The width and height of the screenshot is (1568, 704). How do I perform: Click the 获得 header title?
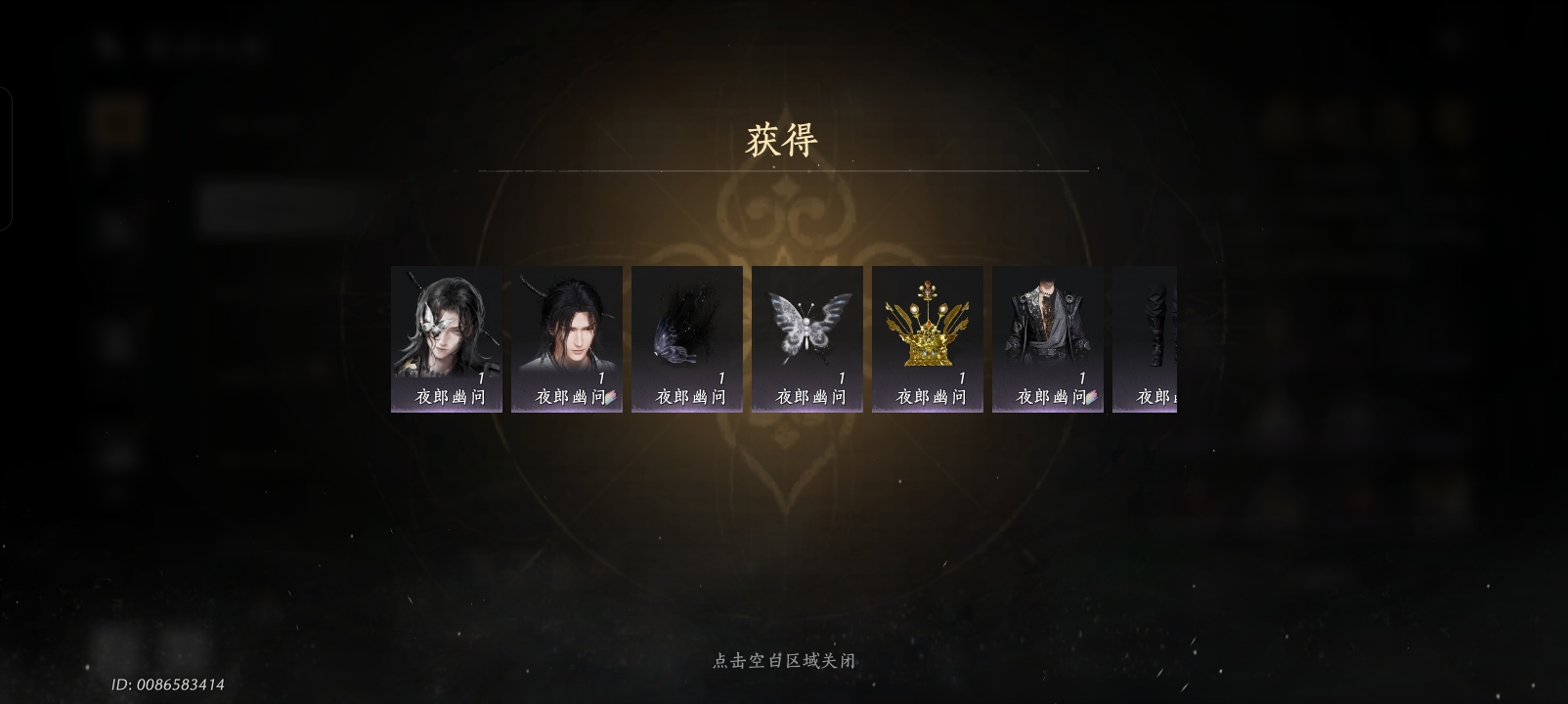pyautogui.click(x=780, y=139)
